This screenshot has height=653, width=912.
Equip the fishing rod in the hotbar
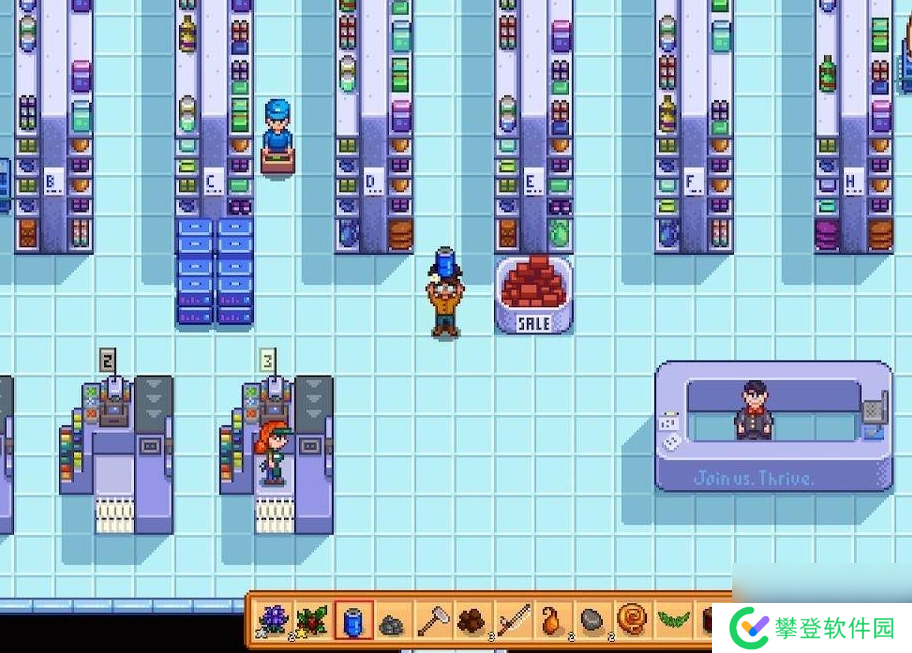point(511,622)
